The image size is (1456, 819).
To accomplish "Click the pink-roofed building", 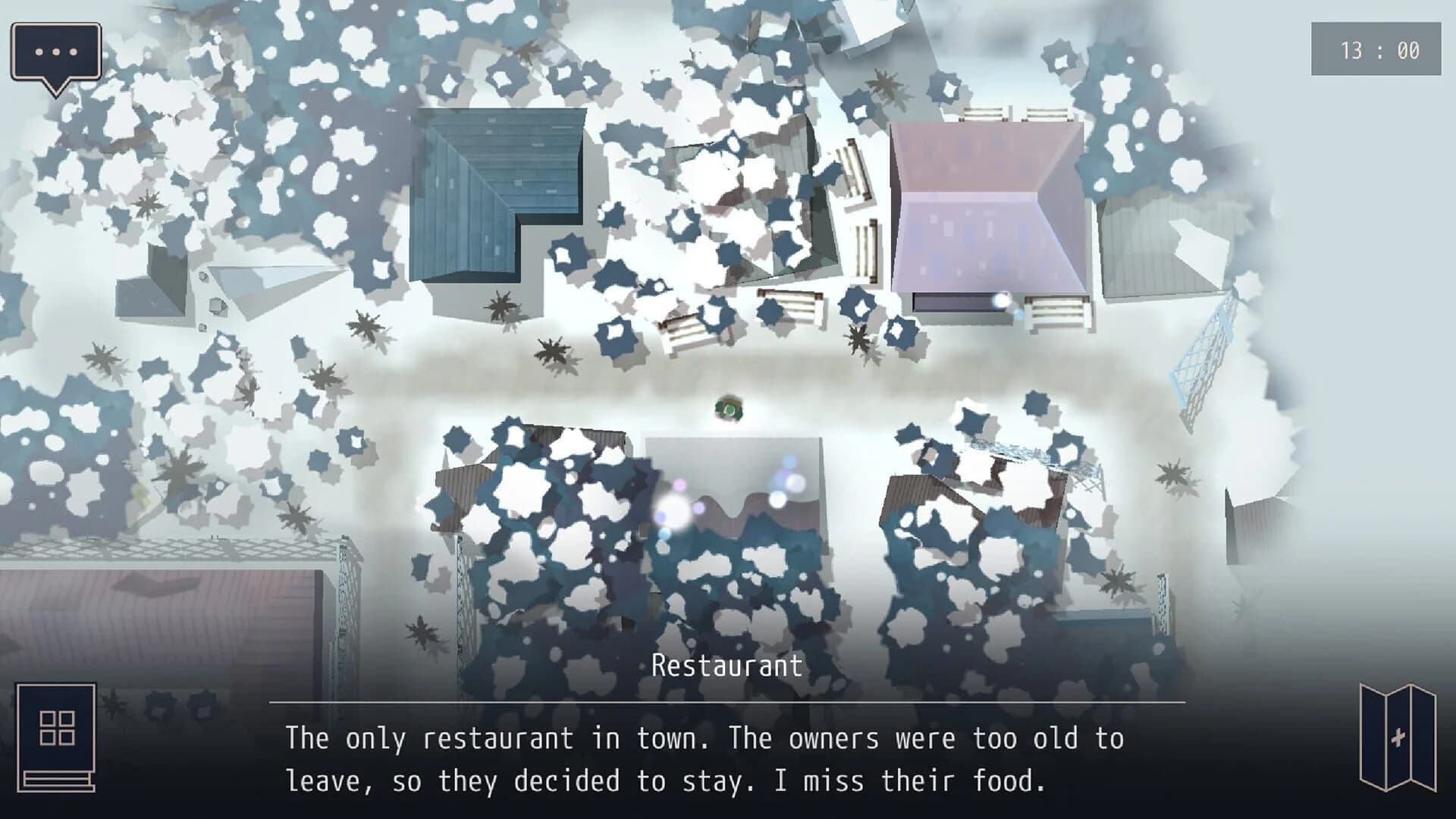I will tap(986, 205).
